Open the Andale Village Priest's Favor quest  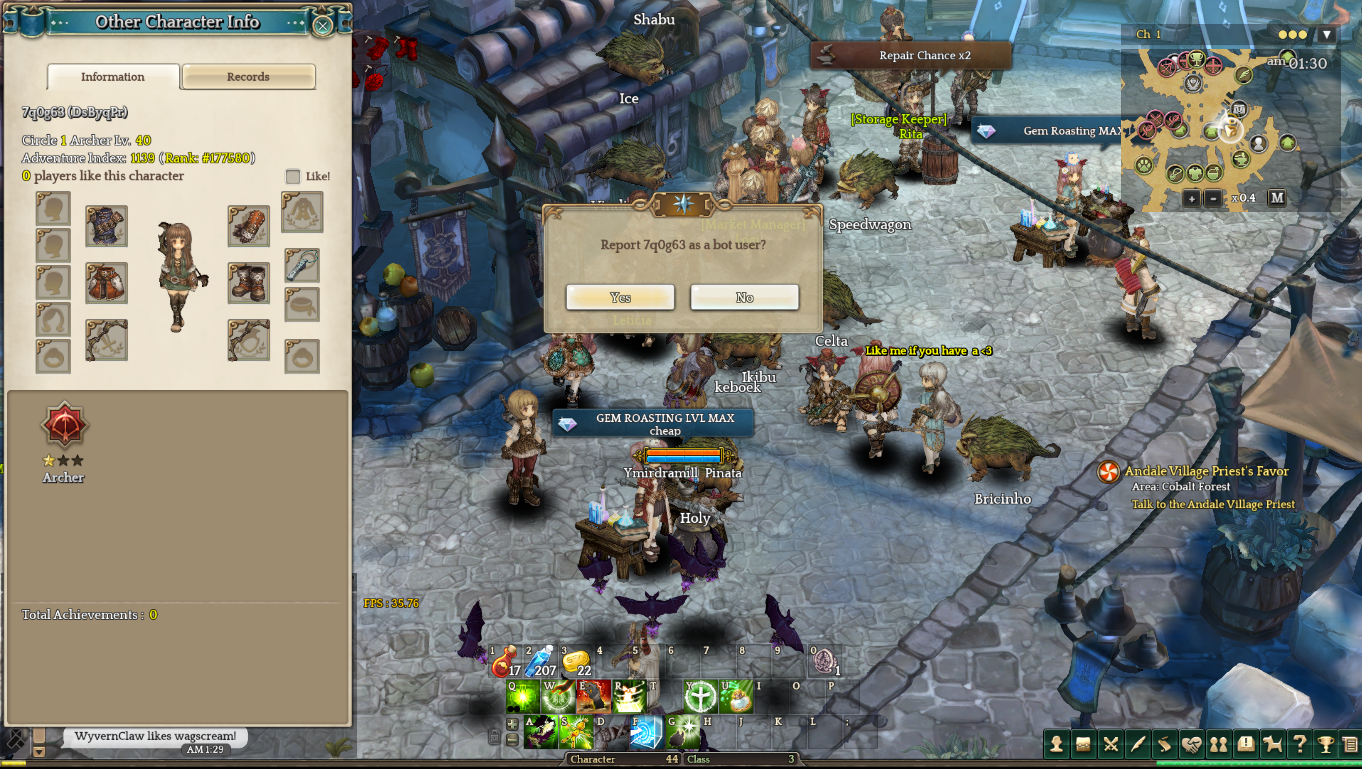[1206, 472]
